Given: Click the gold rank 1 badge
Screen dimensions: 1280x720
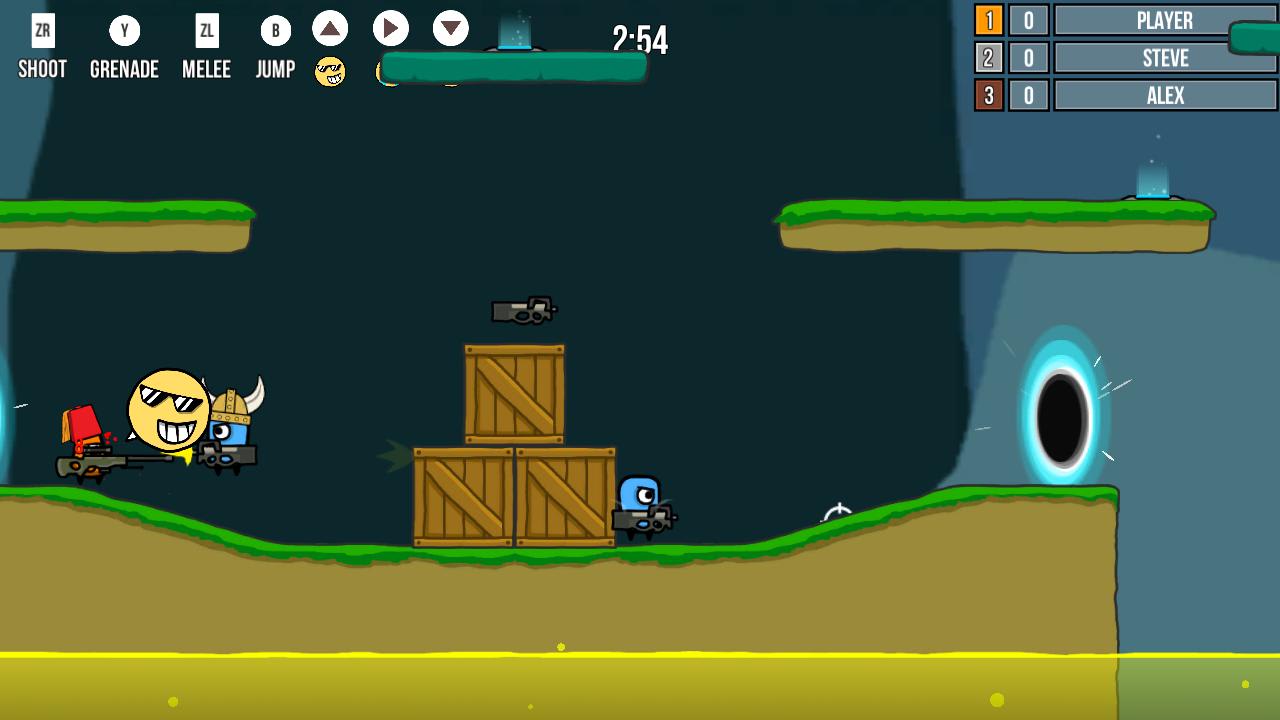Looking at the screenshot, I should tap(988, 20).
